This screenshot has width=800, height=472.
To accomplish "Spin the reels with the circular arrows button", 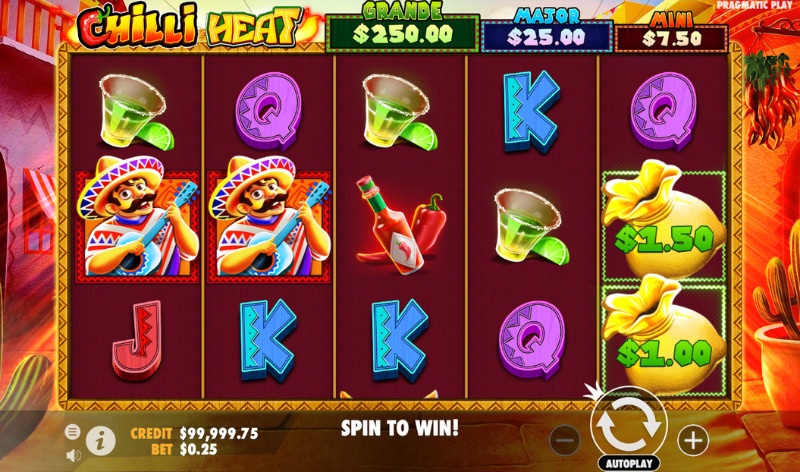I will click(629, 424).
